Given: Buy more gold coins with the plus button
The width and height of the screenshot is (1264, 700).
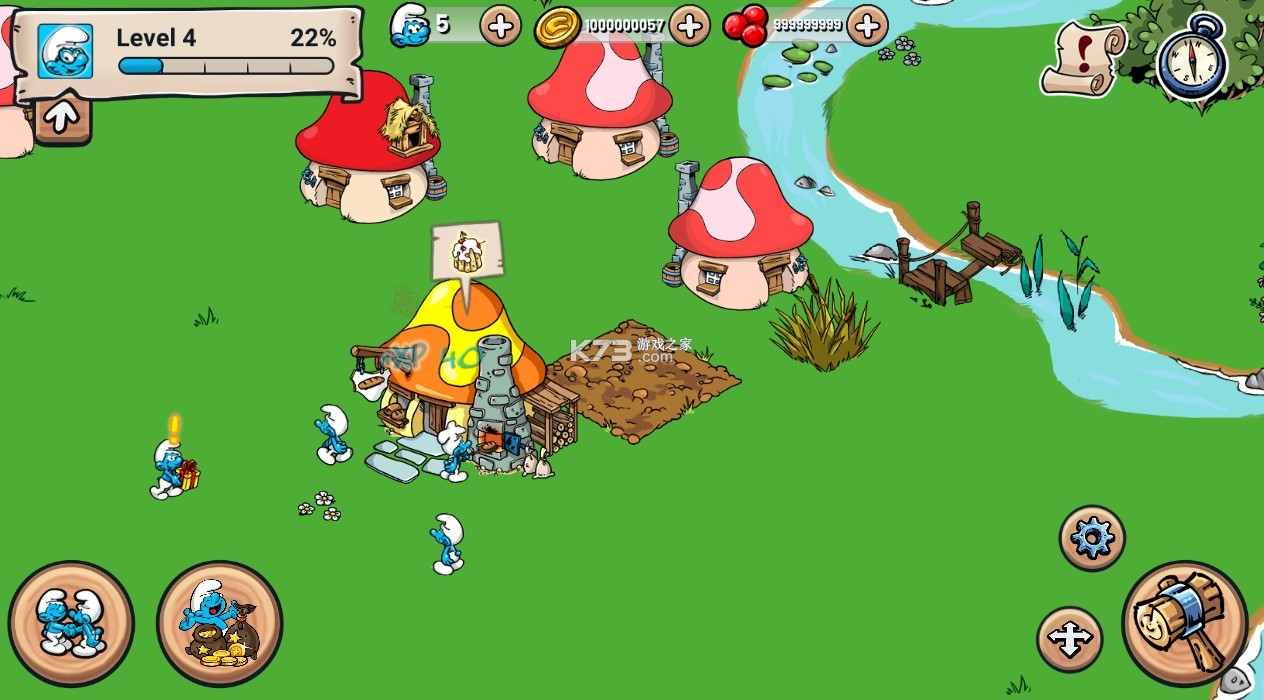Looking at the screenshot, I should [x=689, y=25].
